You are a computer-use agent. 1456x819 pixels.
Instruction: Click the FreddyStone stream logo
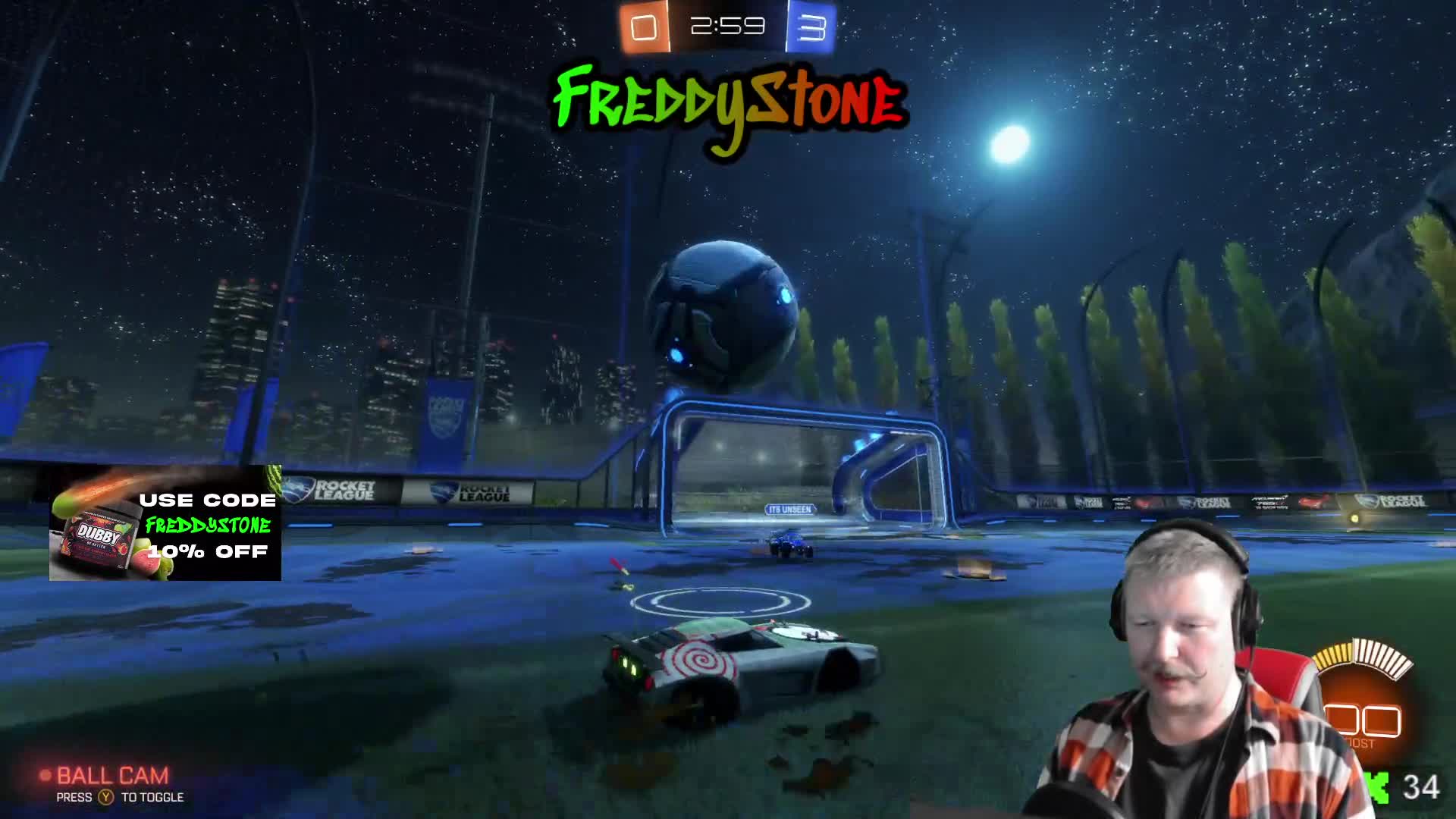pyautogui.click(x=728, y=106)
